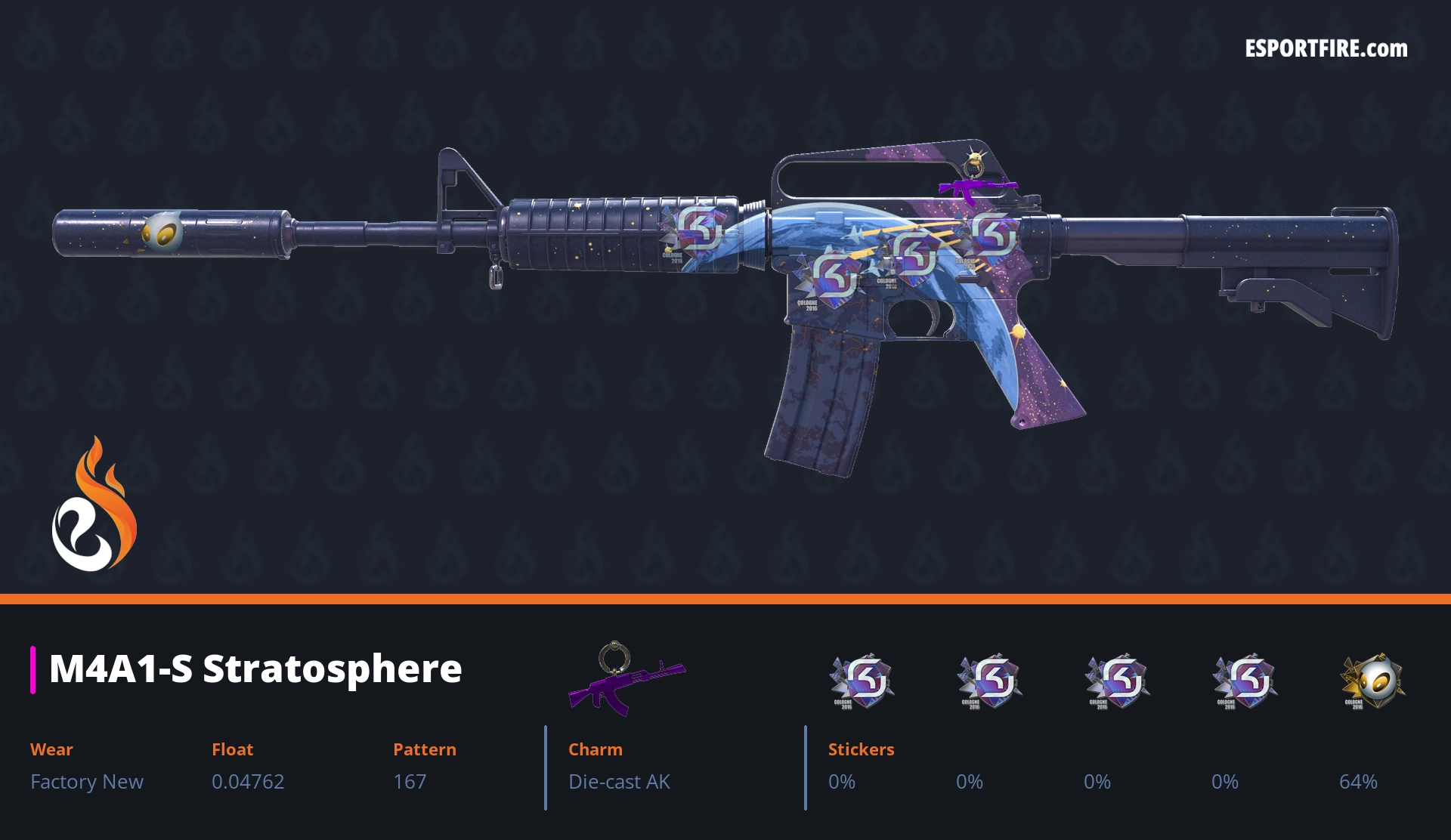Click the Esportfire flame logo

(x=94, y=505)
